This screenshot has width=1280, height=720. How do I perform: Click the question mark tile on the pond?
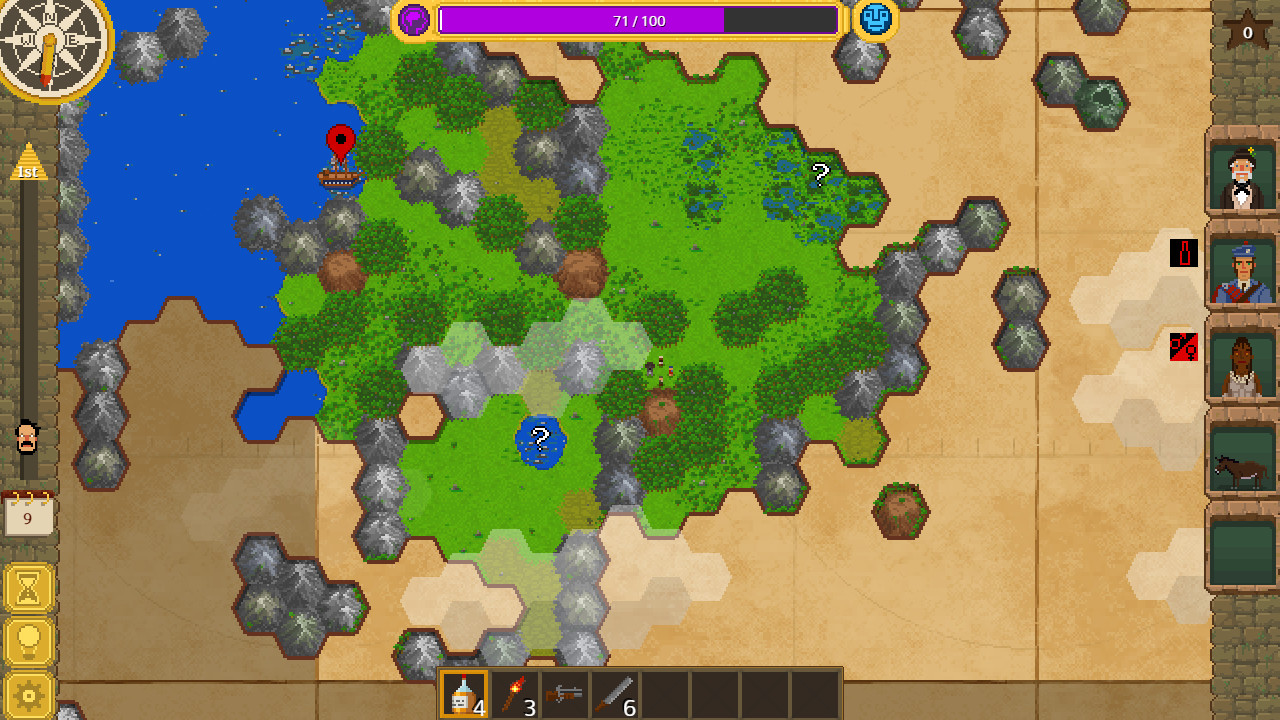click(x=540, y=438)
